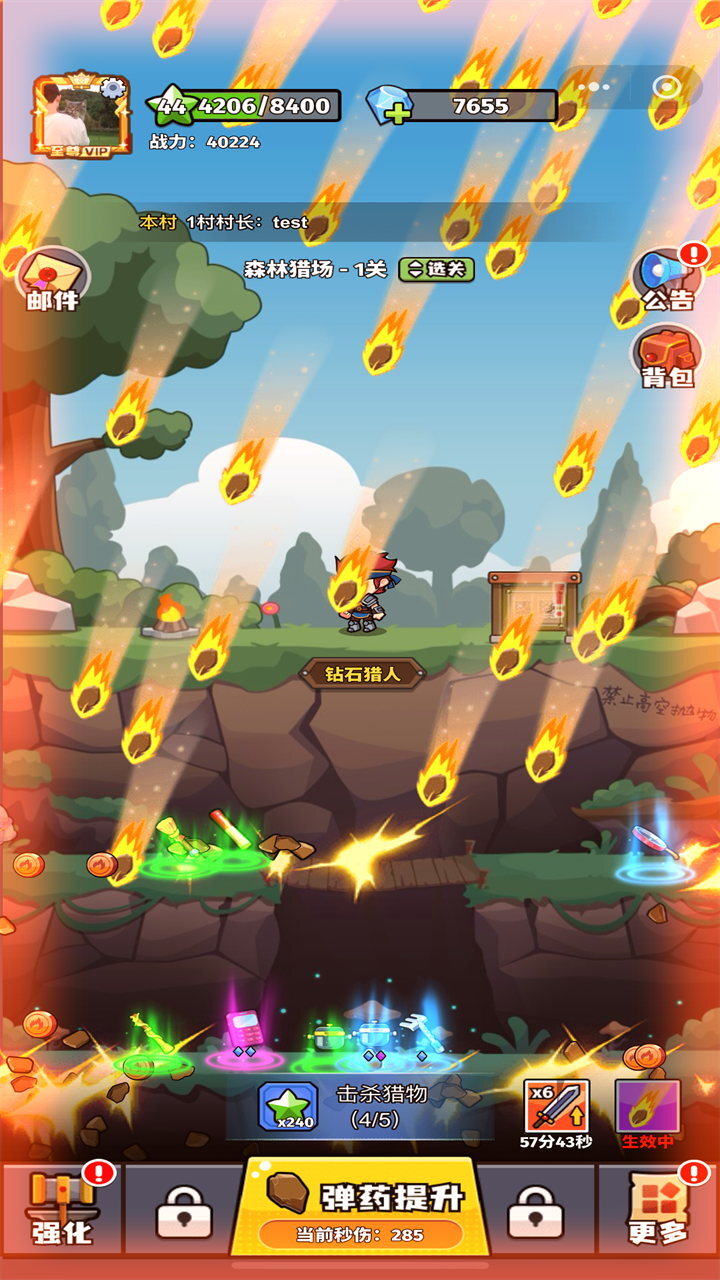720x1280 pixels.
Task: Tap the locked slot left of 弹药提升
Action: (x=182, y=1211)
